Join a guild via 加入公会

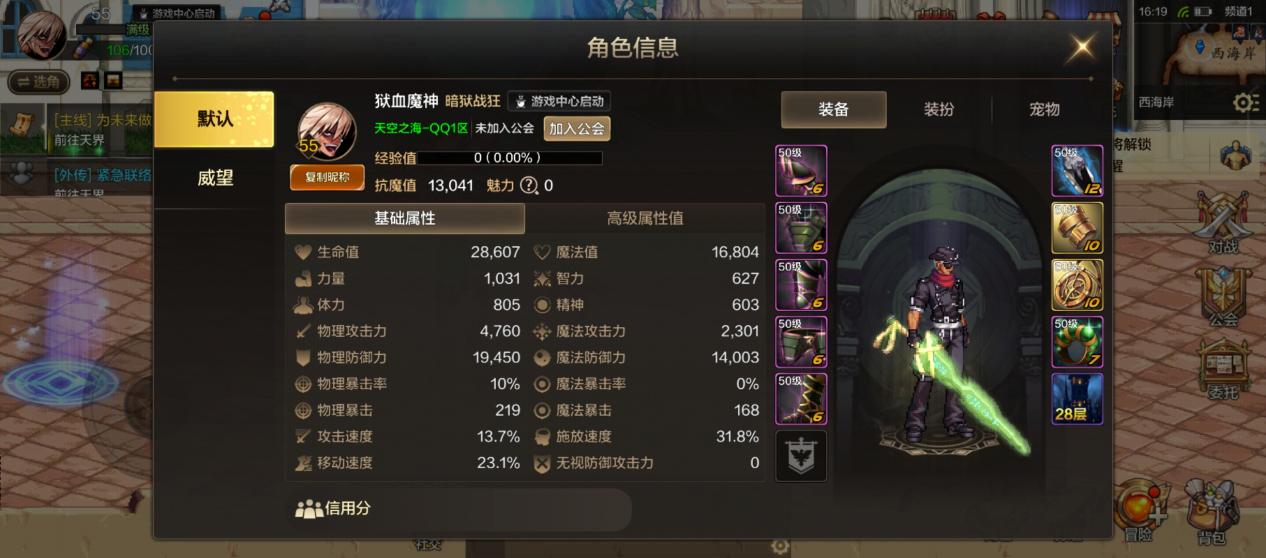click(577, 128)
